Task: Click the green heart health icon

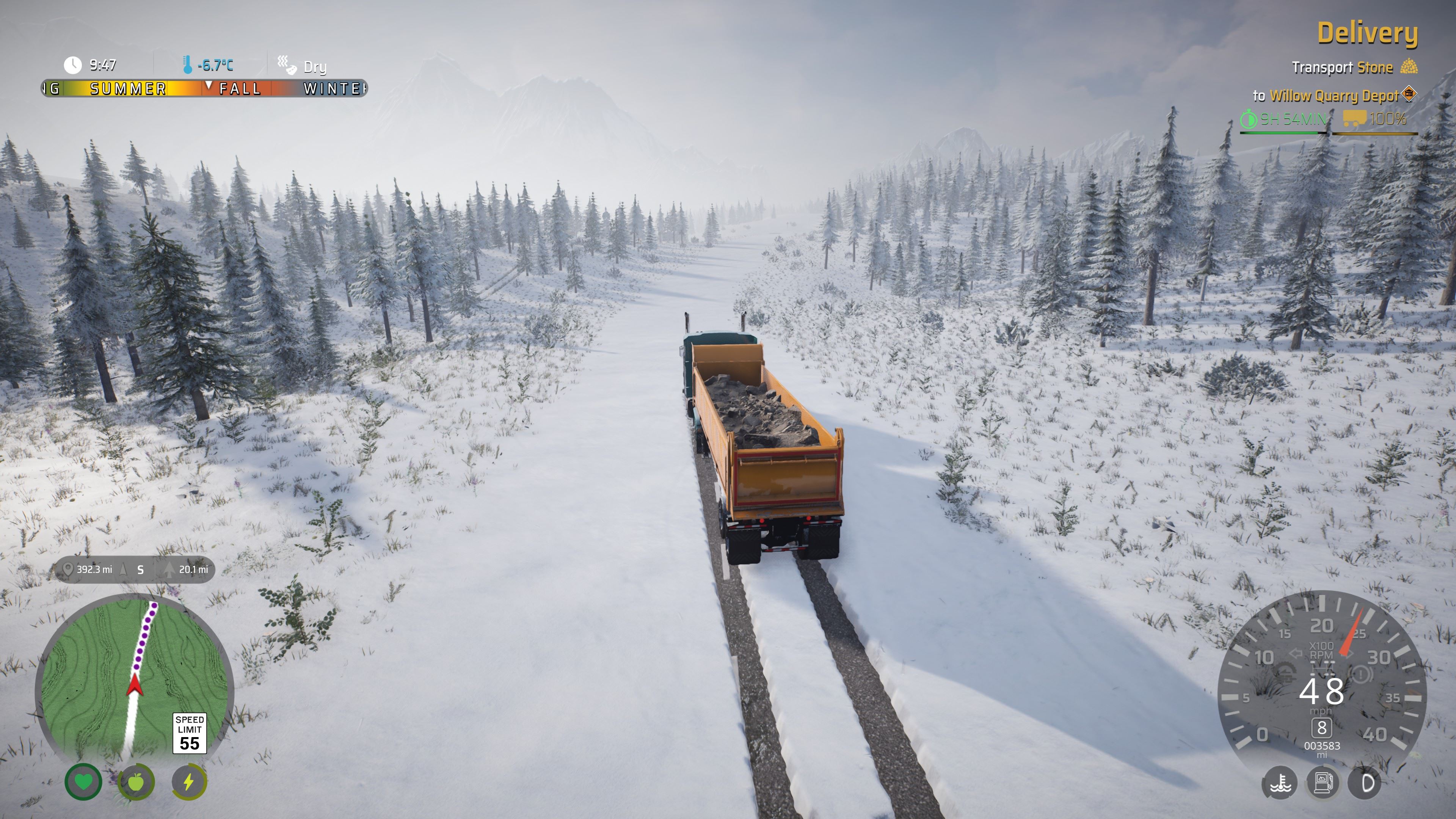Action: tap(84, 782)
